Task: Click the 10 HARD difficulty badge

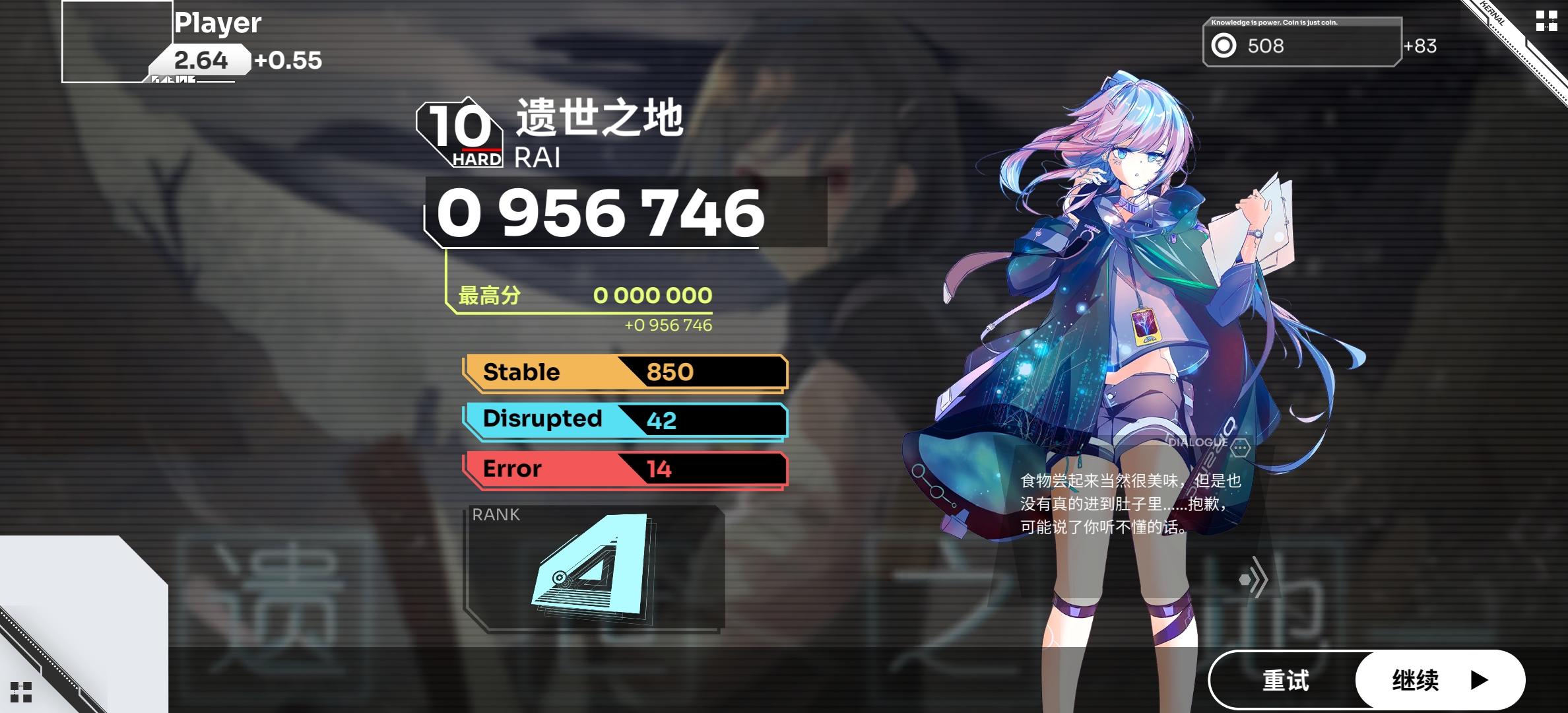Action: pos(461,131)
